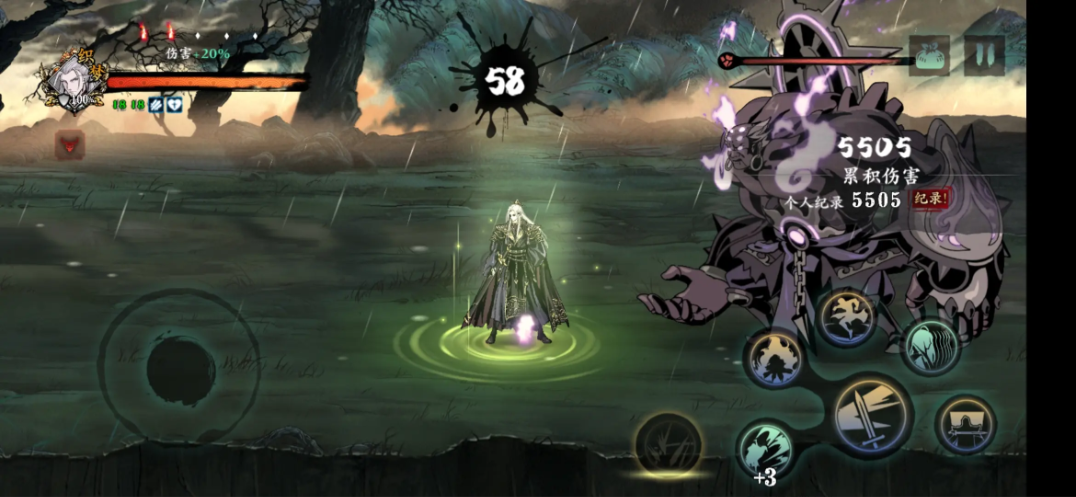Use the flaming silhouette skill

tap(777, 360)
